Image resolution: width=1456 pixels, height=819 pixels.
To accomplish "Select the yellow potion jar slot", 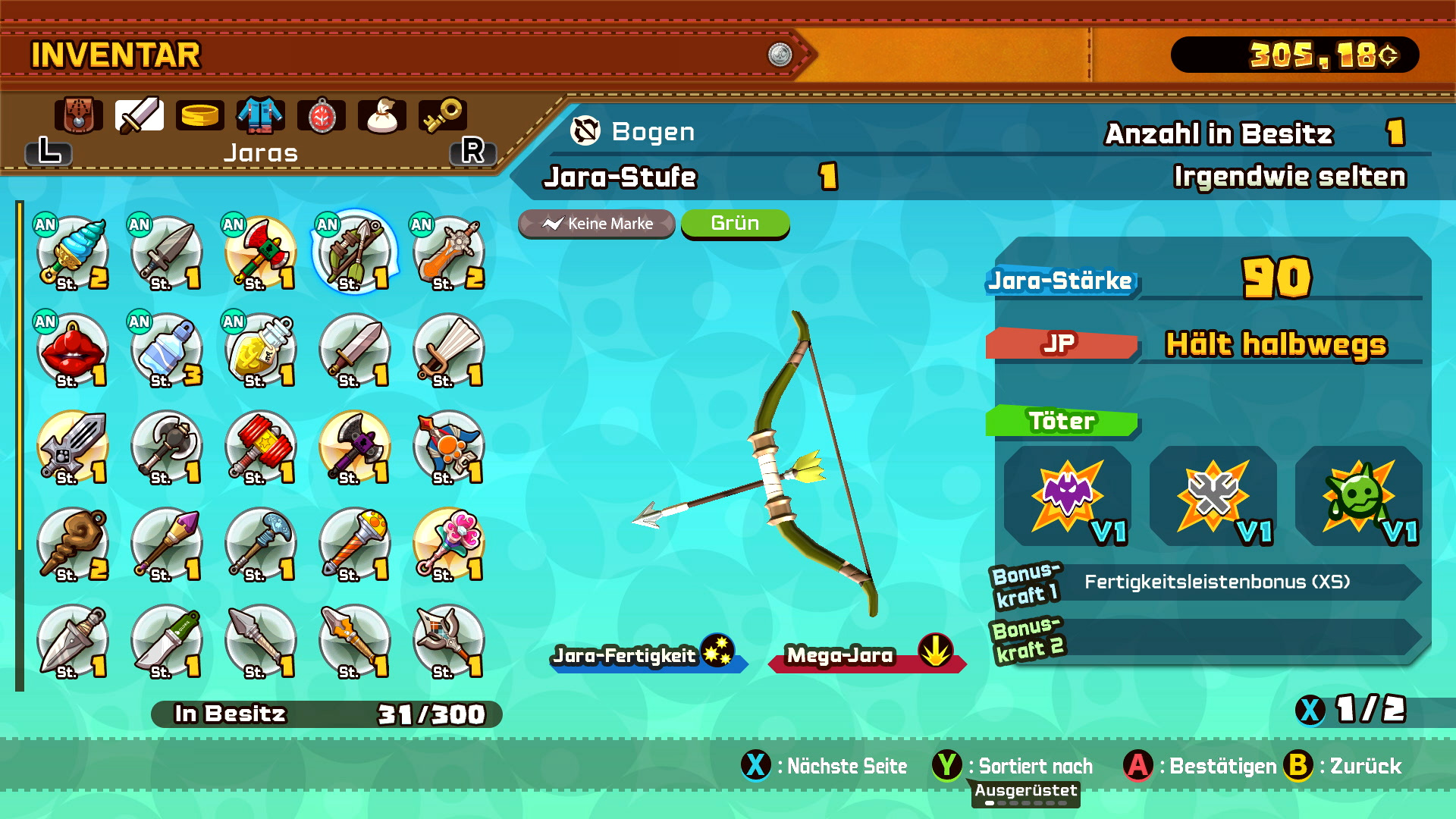I will (260, 350).
